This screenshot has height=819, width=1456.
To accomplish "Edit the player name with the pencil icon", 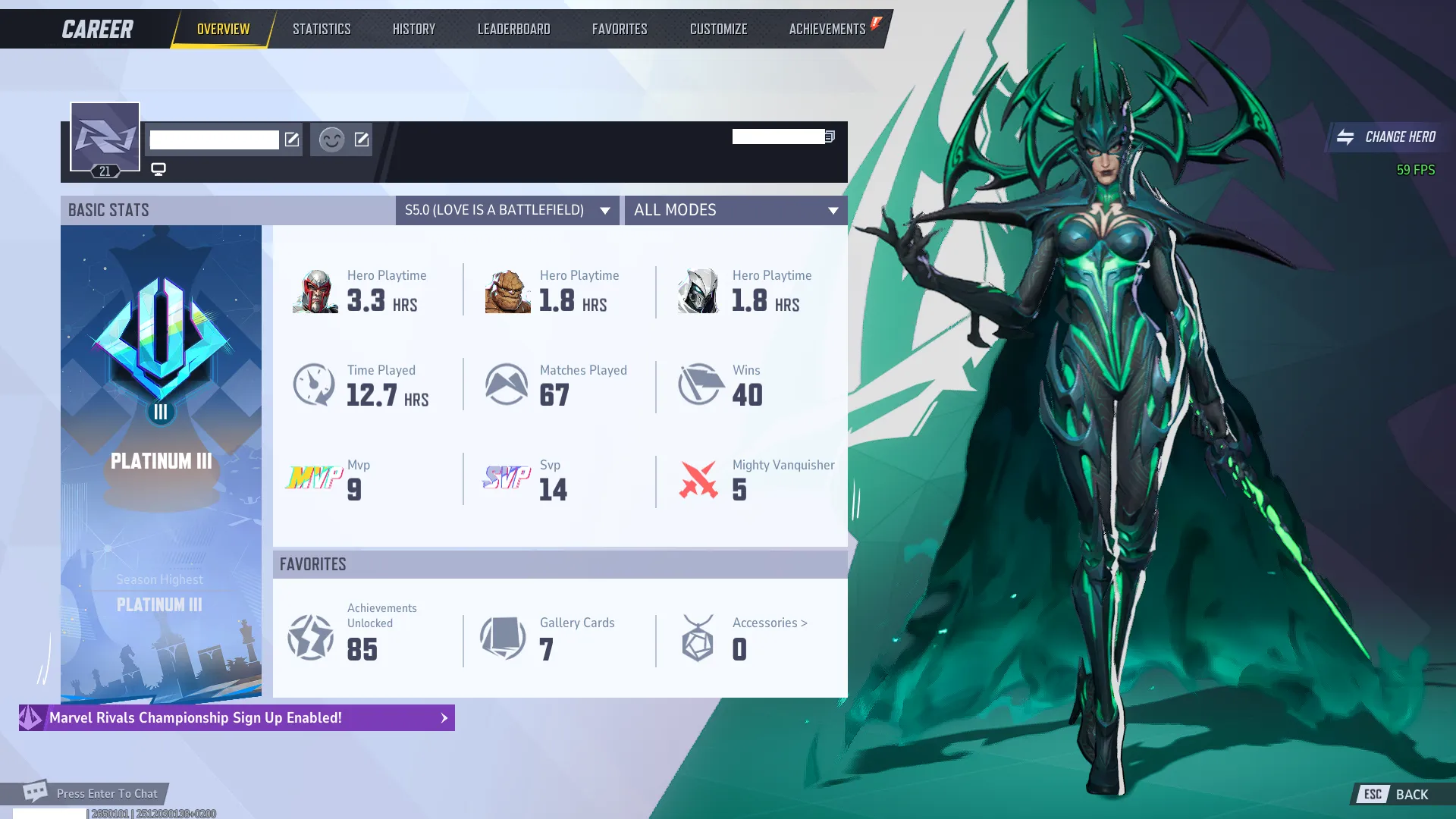I will click(293, 140).
